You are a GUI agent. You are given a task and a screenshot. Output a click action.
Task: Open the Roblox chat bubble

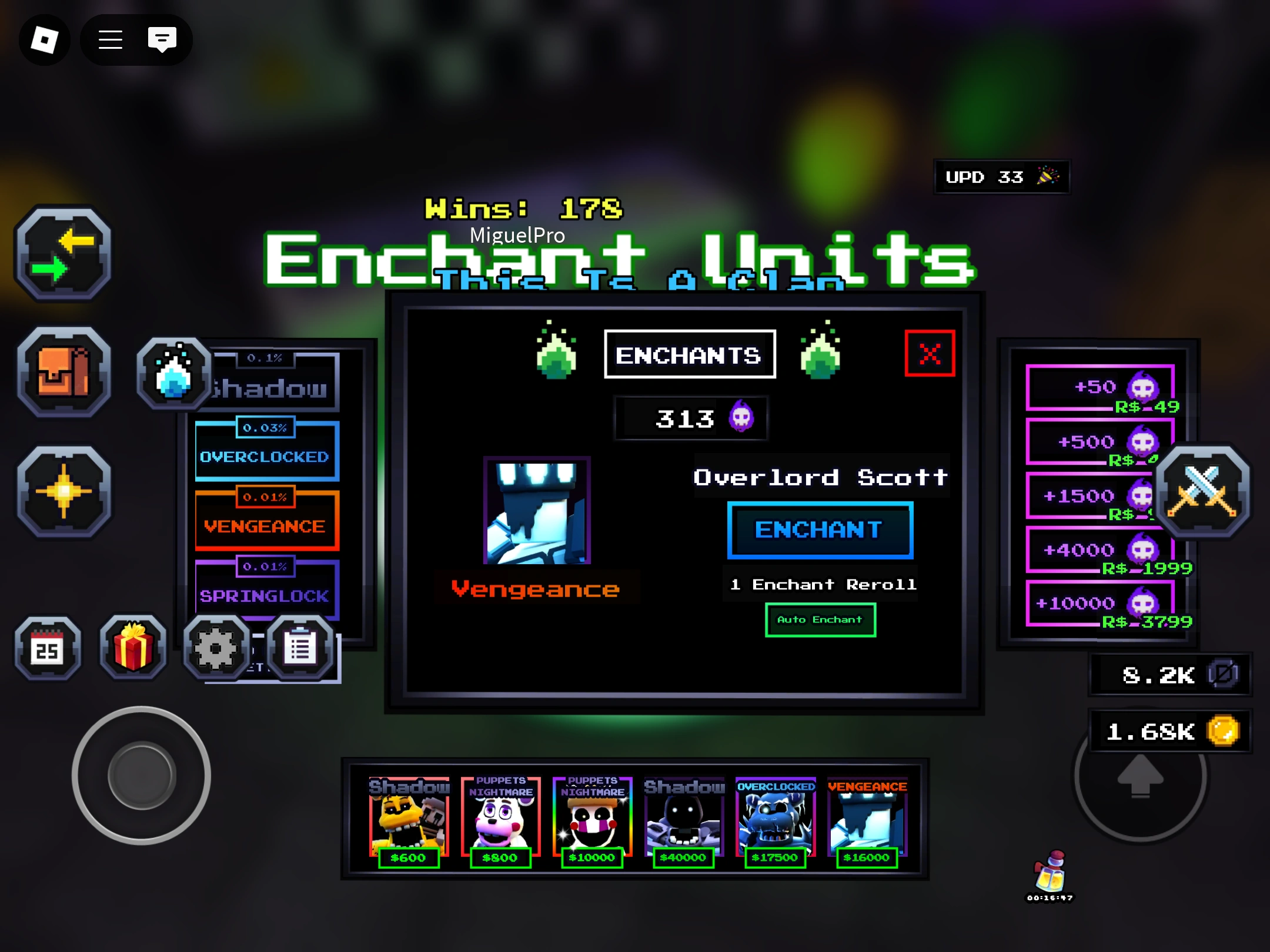click(161, 39)
